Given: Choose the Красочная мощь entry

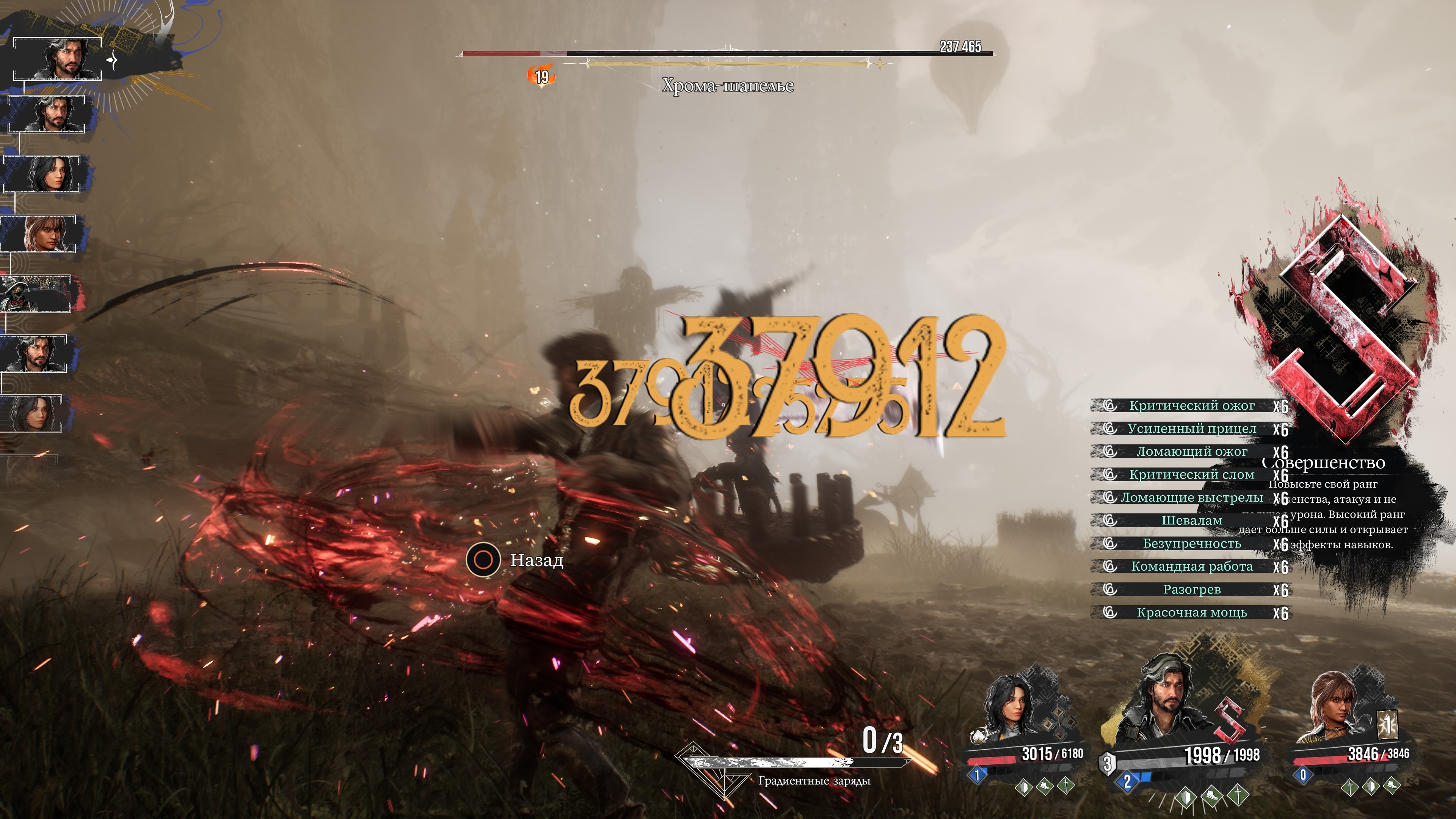Looking at the screenshot, I should point(1191,613).
